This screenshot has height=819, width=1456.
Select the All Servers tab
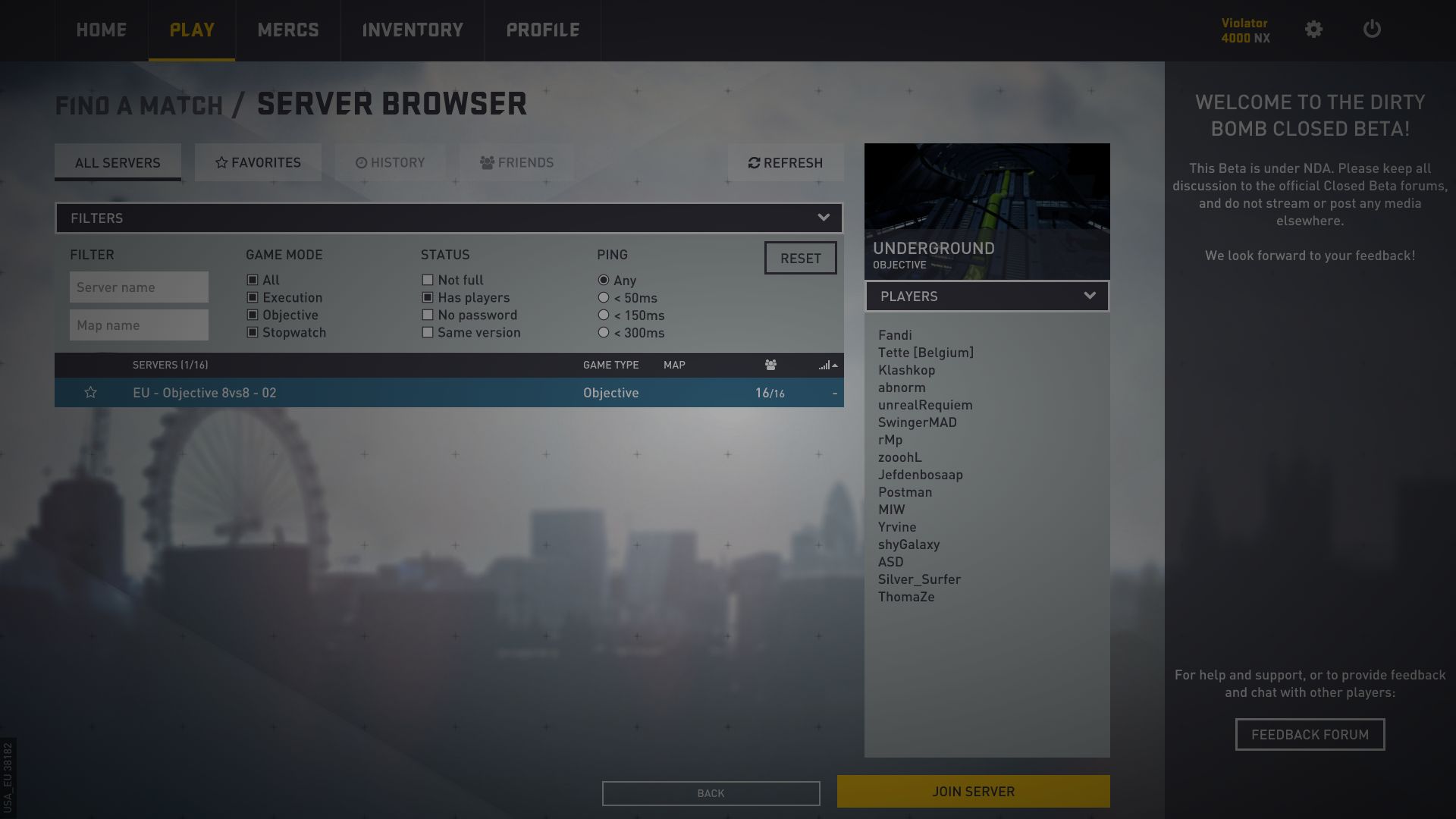[x=118, y=162]
